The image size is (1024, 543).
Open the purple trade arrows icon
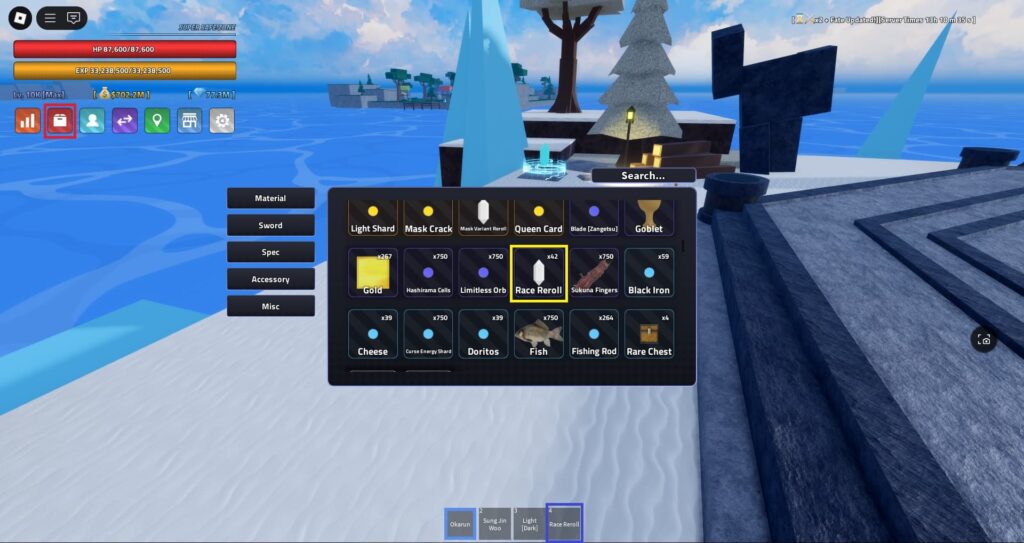coord(124,121)
